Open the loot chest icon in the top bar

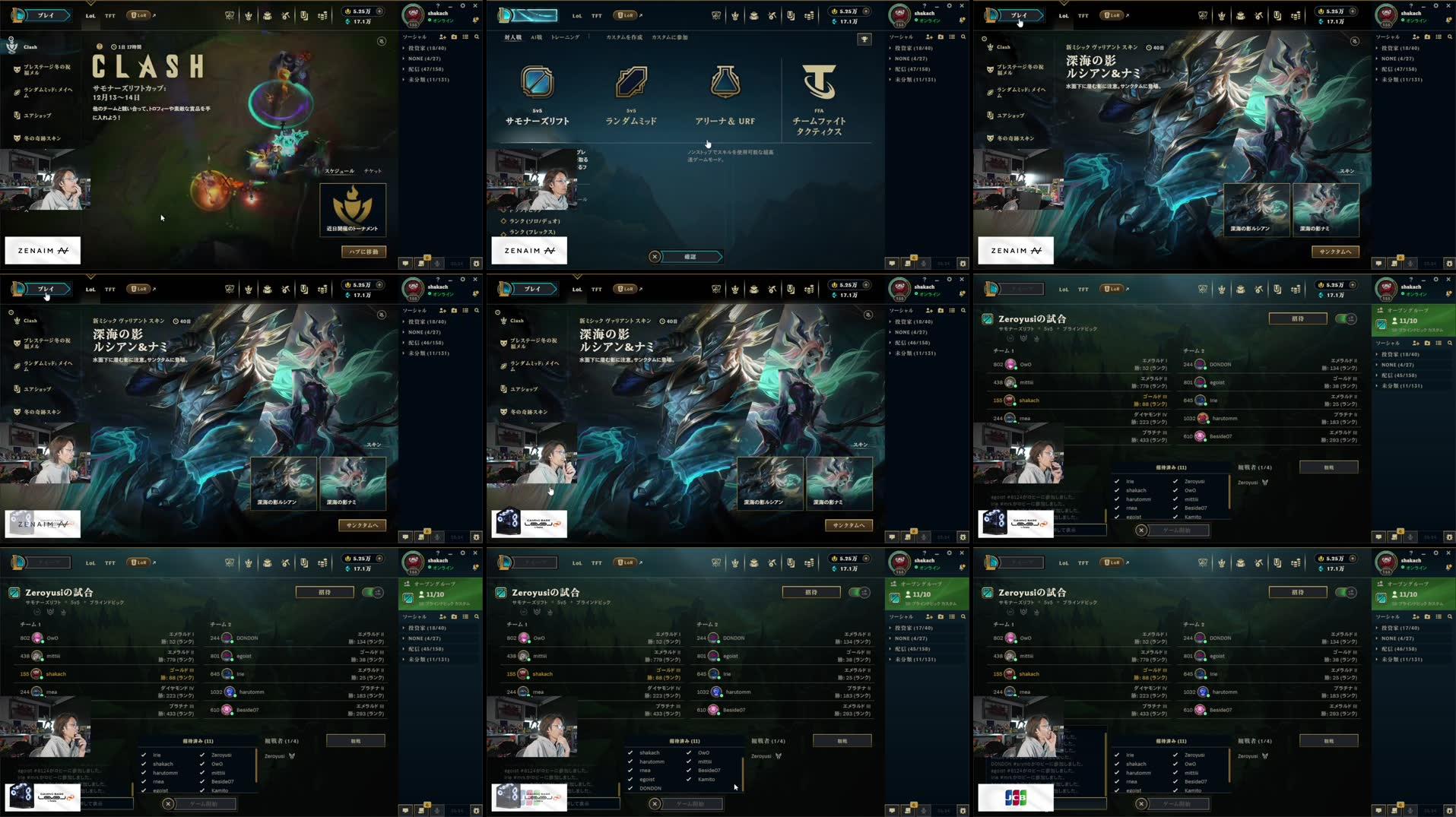(268, 14)
